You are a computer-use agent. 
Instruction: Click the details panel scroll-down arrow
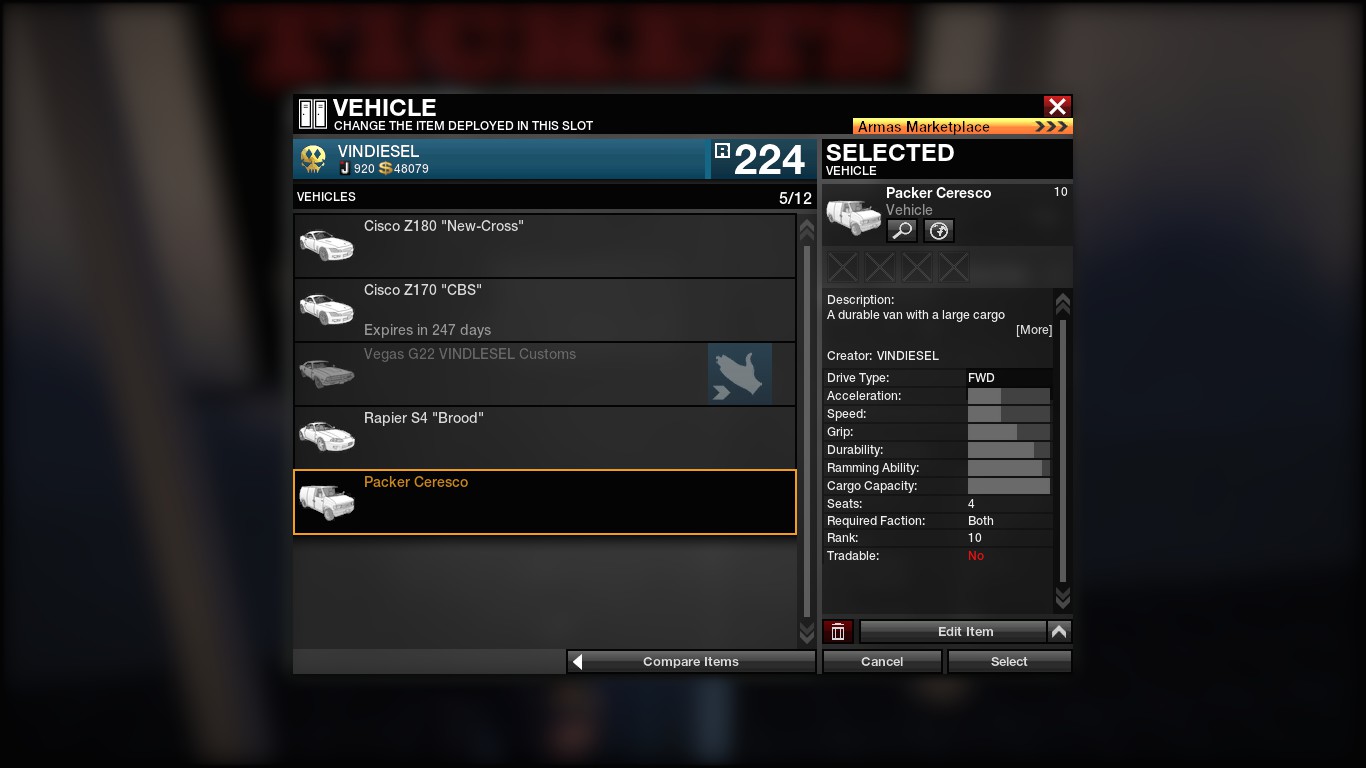(x=1062, y=597)
